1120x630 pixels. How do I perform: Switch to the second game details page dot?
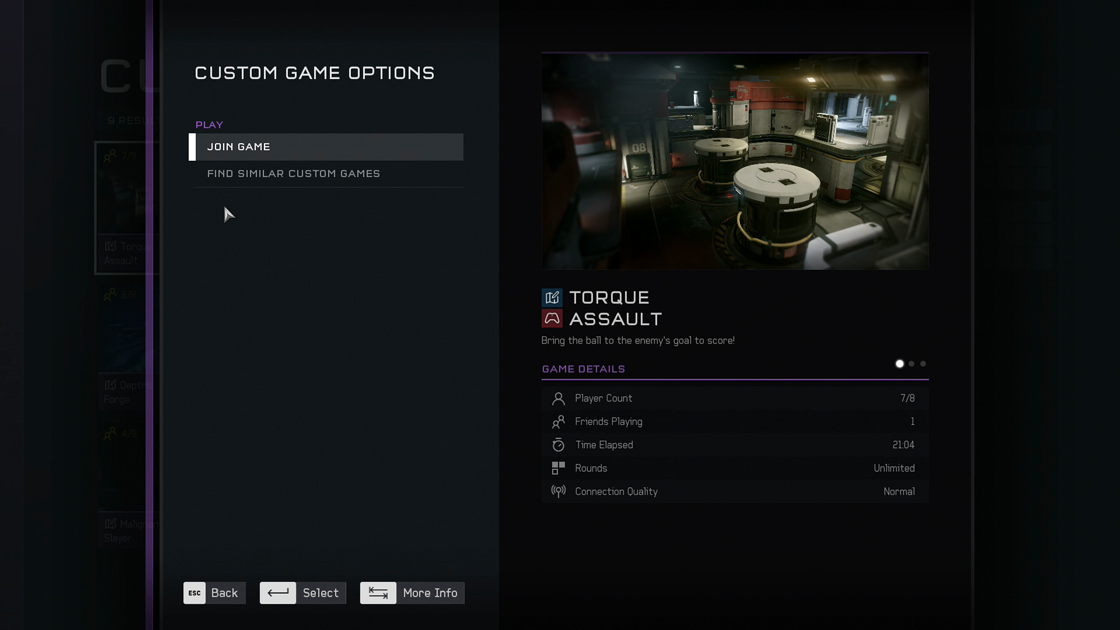[x=912, y=364]
